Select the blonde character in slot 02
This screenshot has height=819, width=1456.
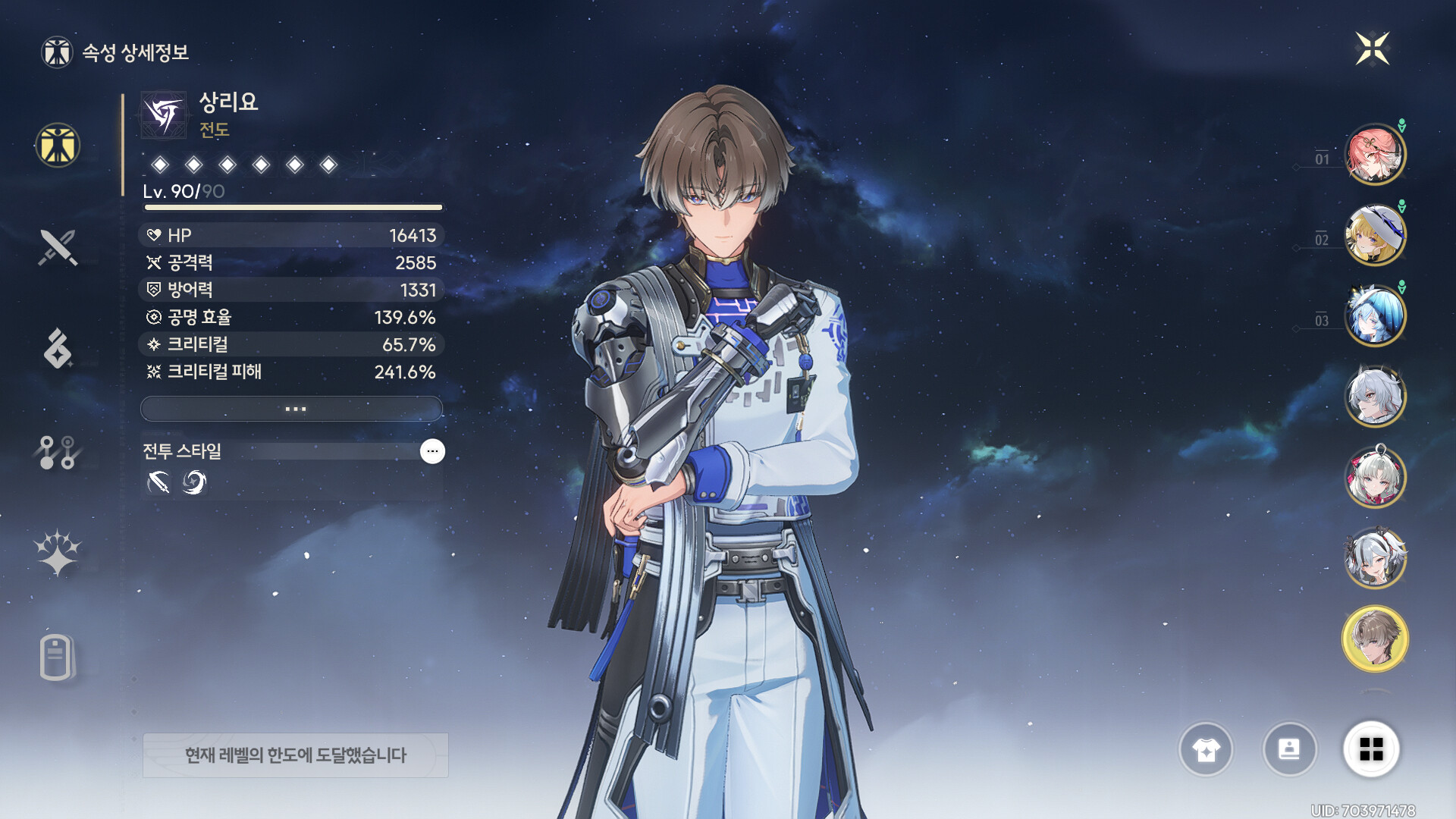click(1374, 235)
